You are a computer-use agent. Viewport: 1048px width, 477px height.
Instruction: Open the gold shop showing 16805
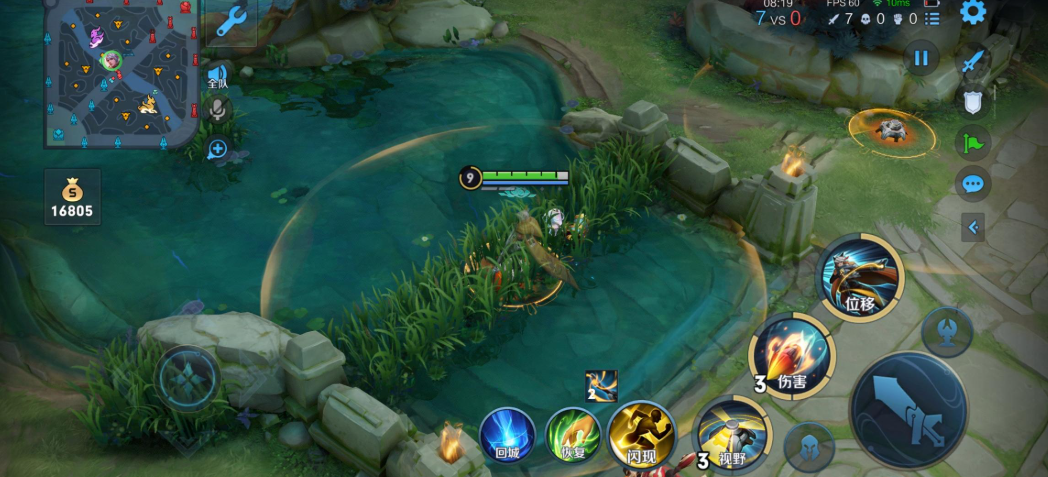click(72, 196)
